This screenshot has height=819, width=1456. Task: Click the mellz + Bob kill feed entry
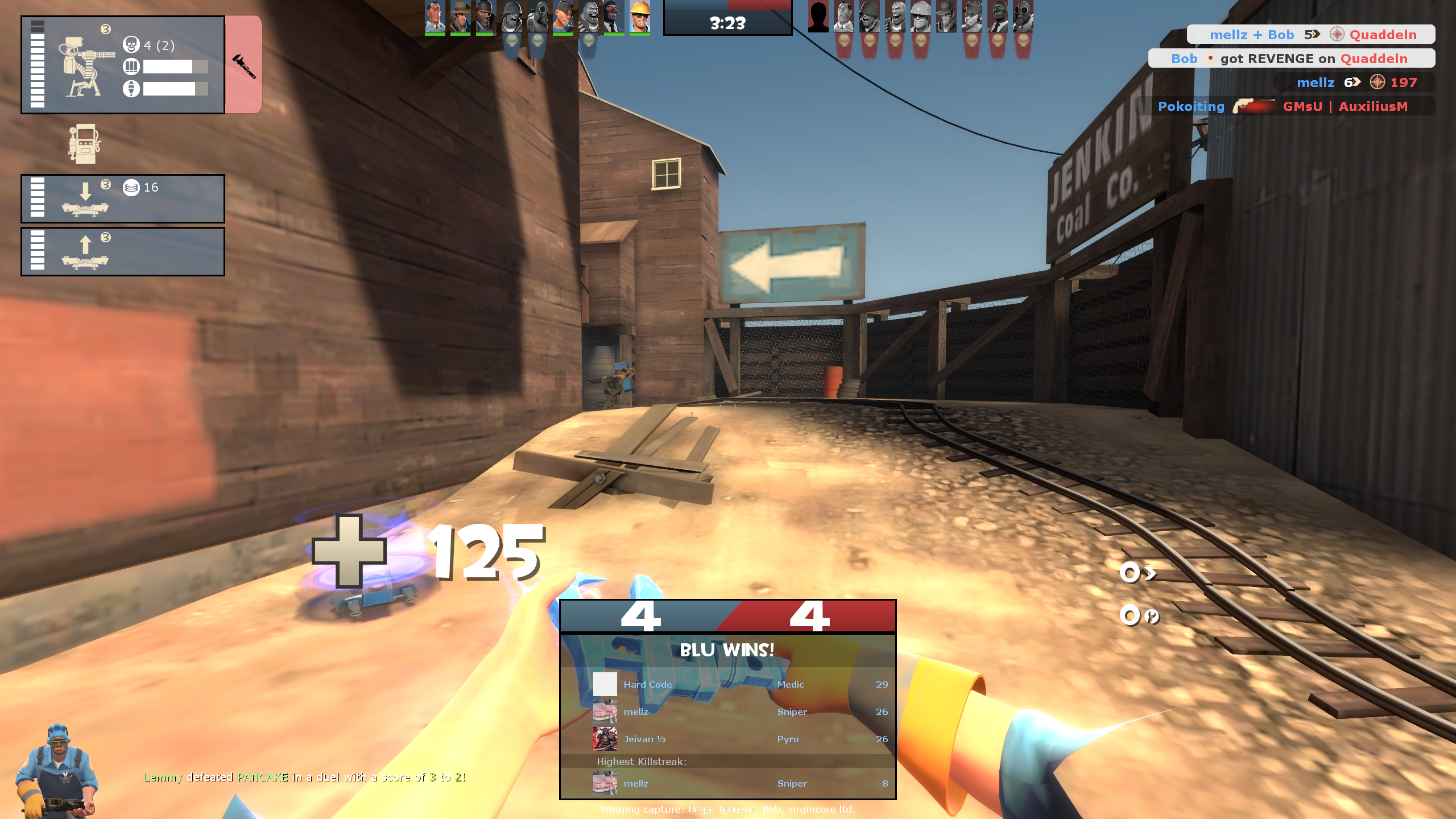pyautogui.click(x=1310, y=35)
